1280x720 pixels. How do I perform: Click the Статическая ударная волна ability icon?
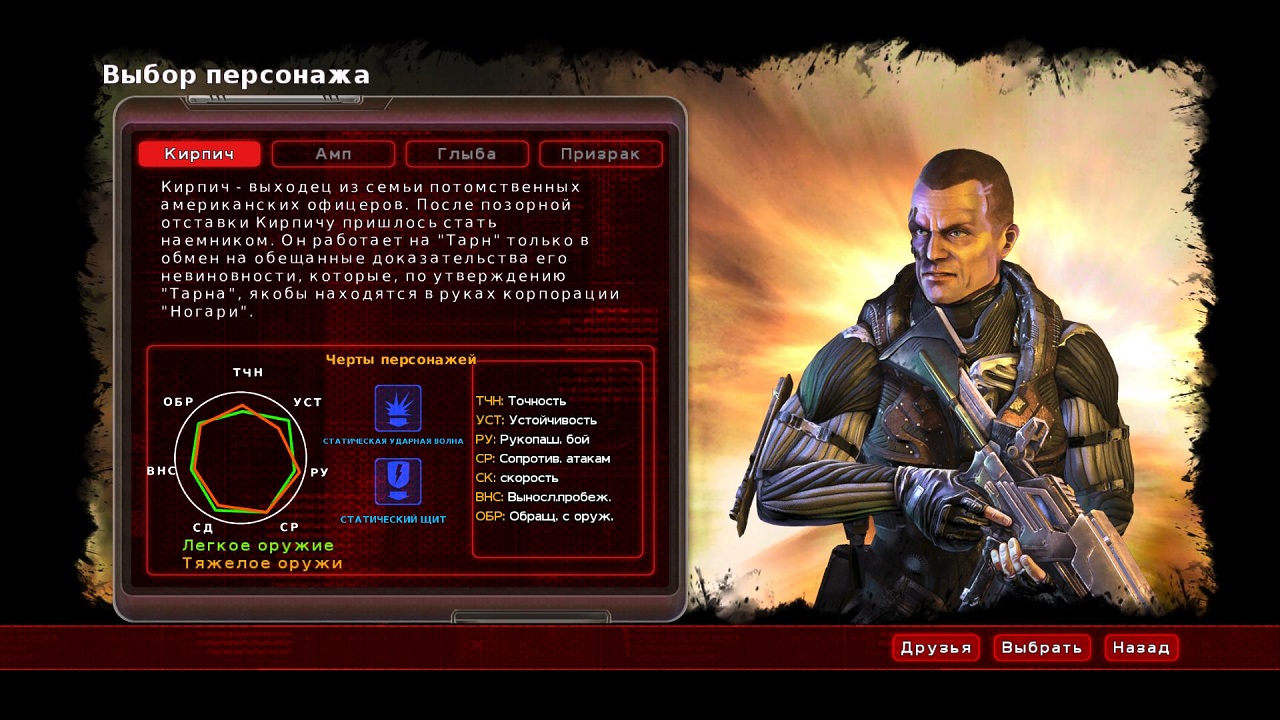398,409
